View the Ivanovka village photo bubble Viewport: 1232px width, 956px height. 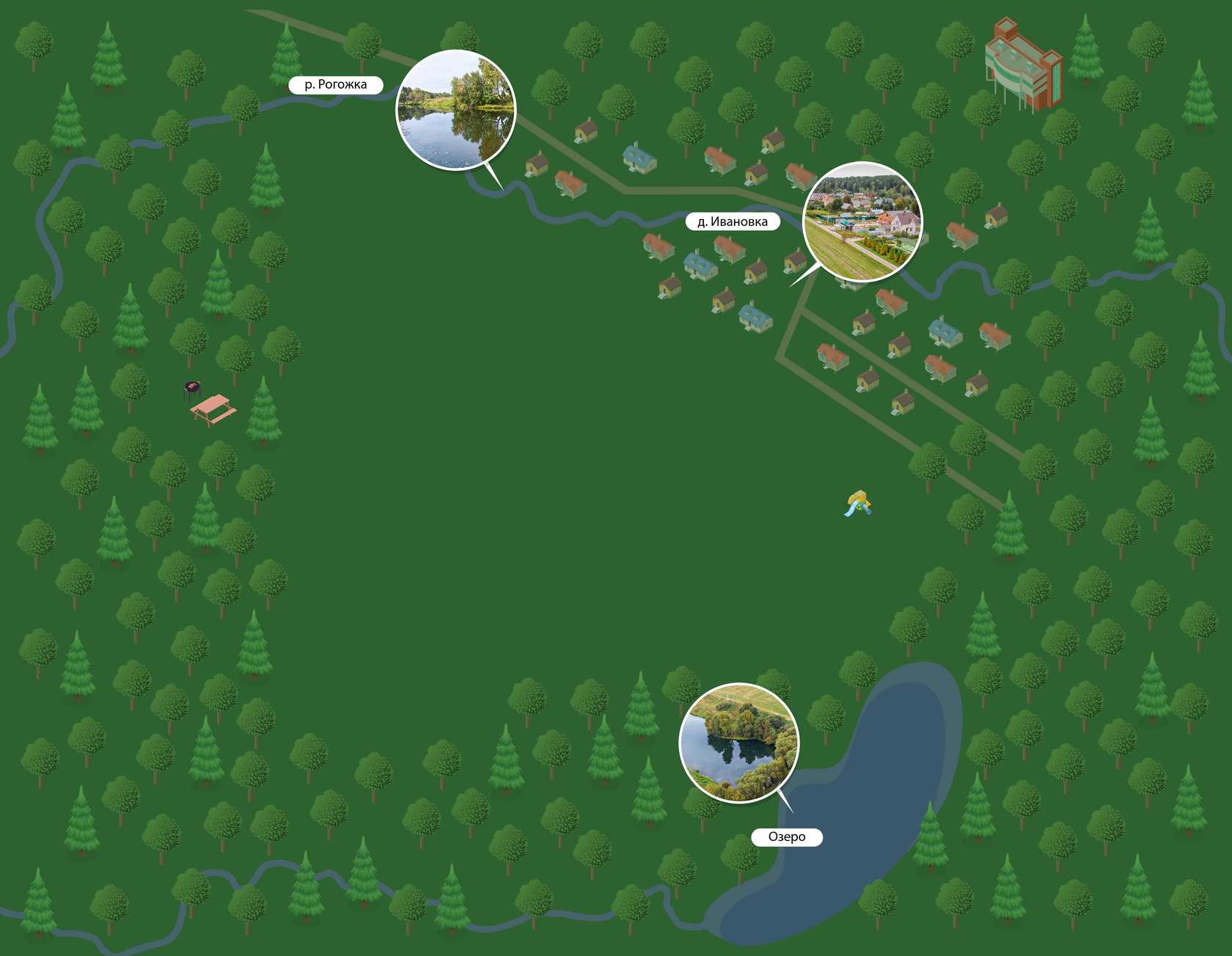click(862, 221)
